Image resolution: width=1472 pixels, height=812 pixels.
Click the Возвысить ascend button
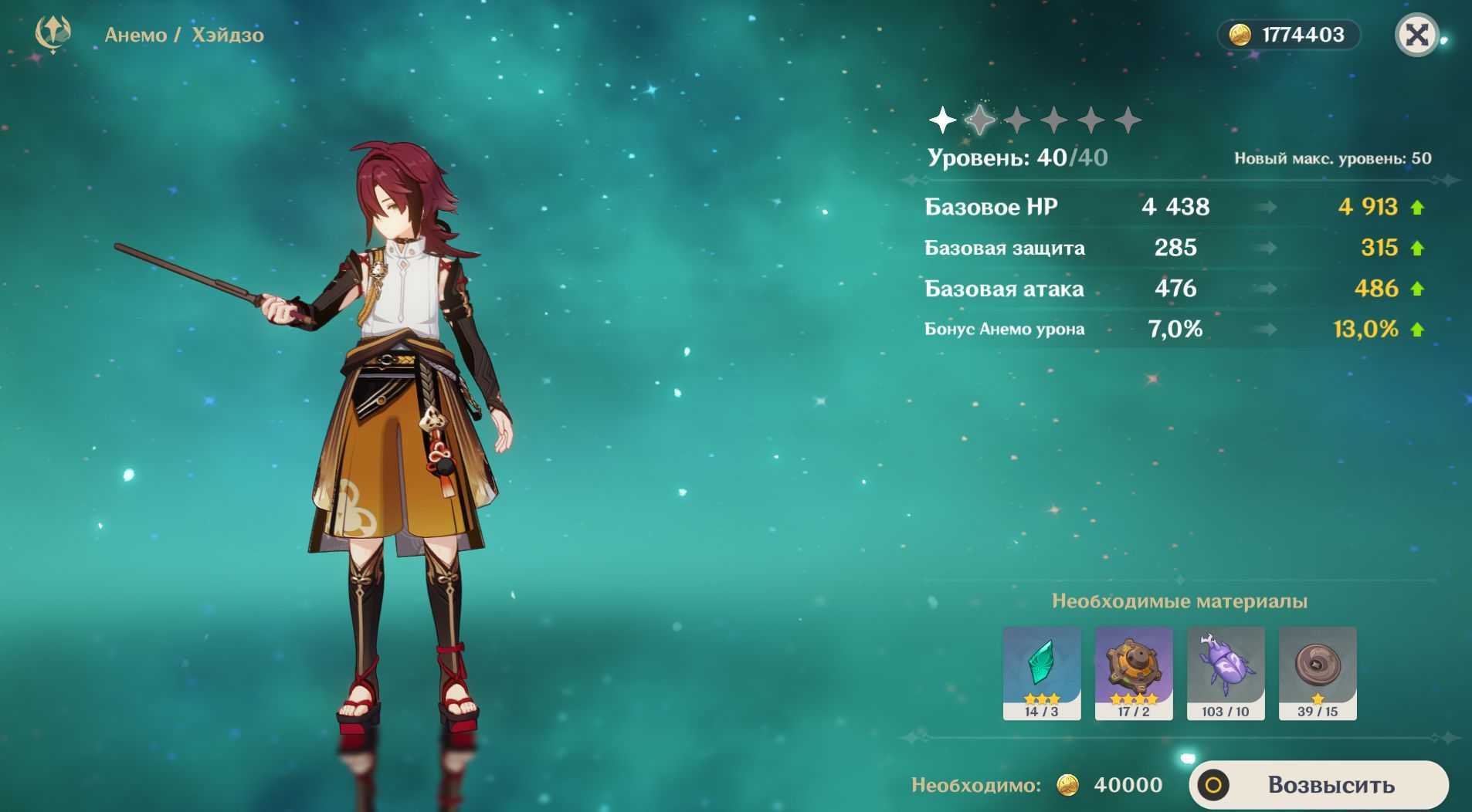pyautogui.click(x=1319, y=785)
